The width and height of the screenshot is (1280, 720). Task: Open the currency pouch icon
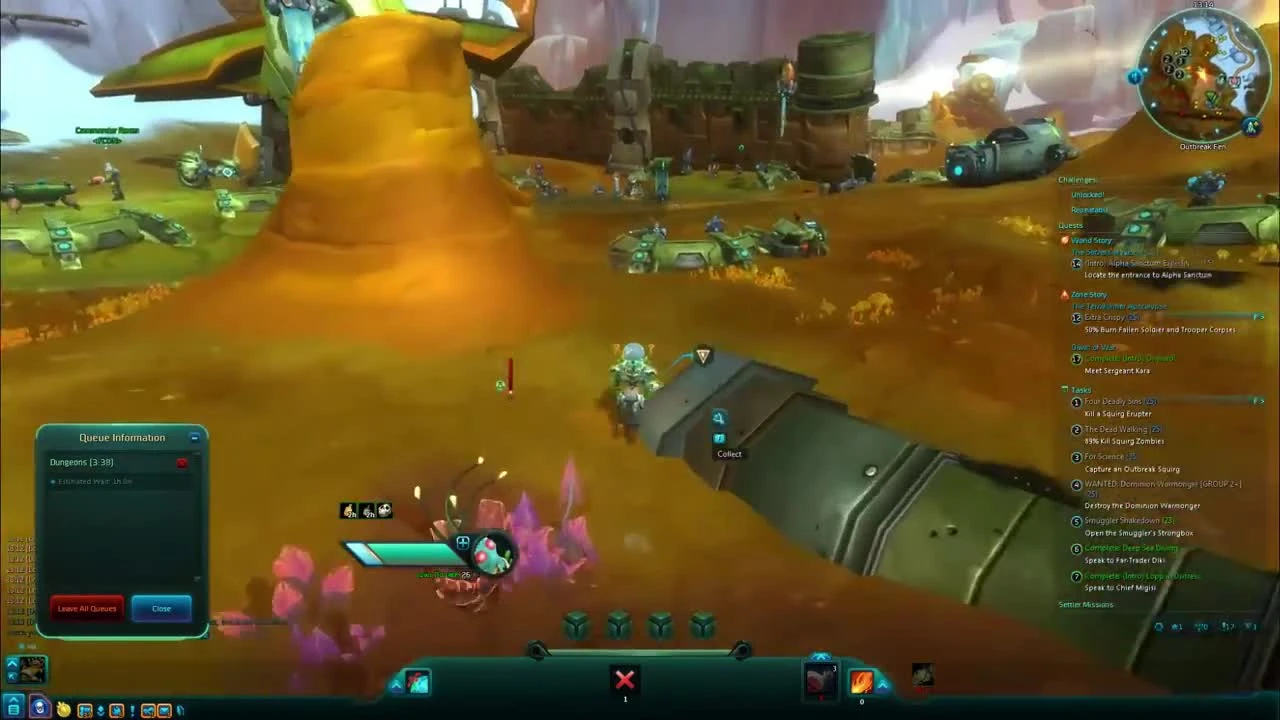click(x=63, y=710)
